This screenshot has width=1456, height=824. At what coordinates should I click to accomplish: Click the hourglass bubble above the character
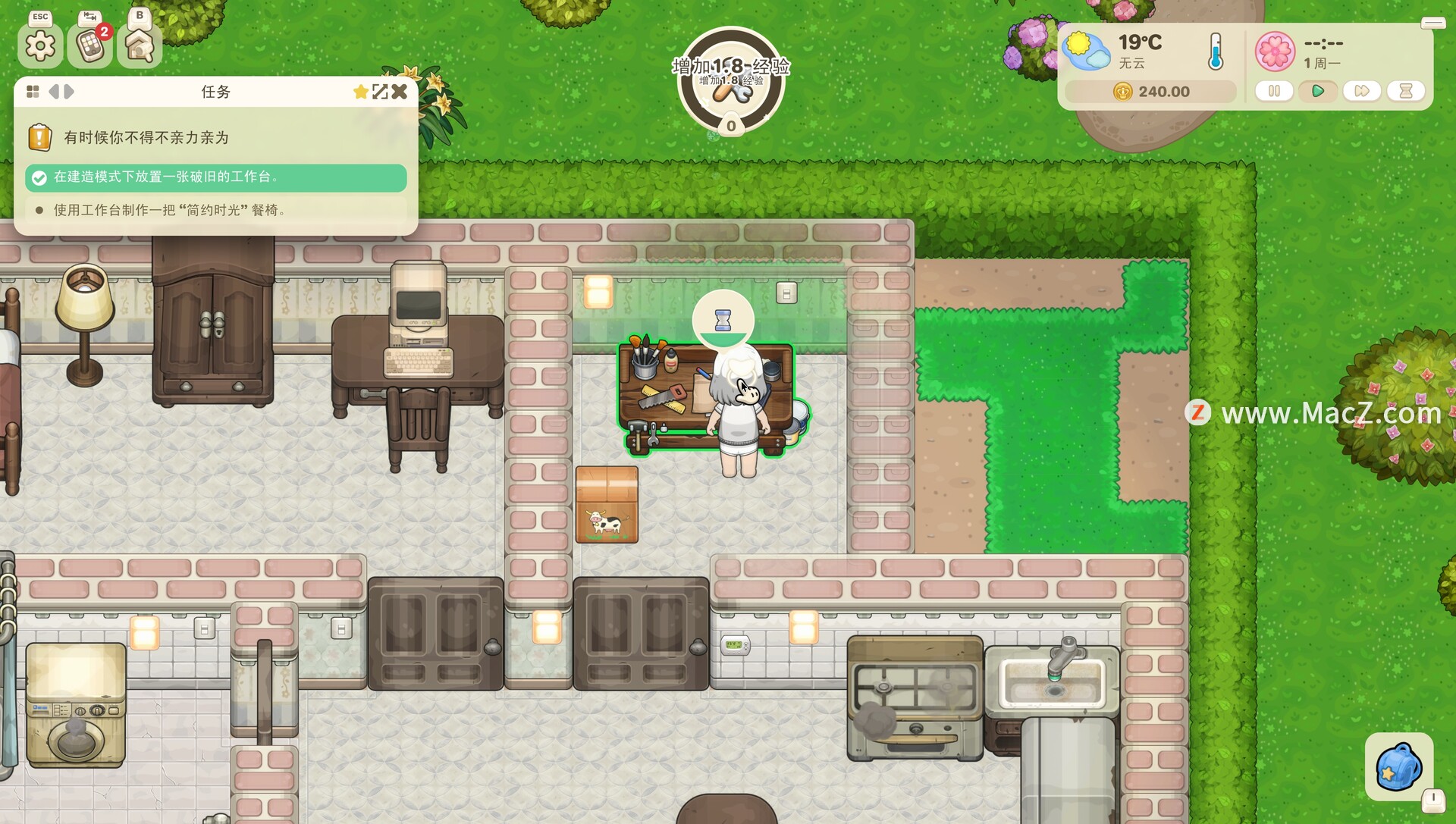[723, 320]
